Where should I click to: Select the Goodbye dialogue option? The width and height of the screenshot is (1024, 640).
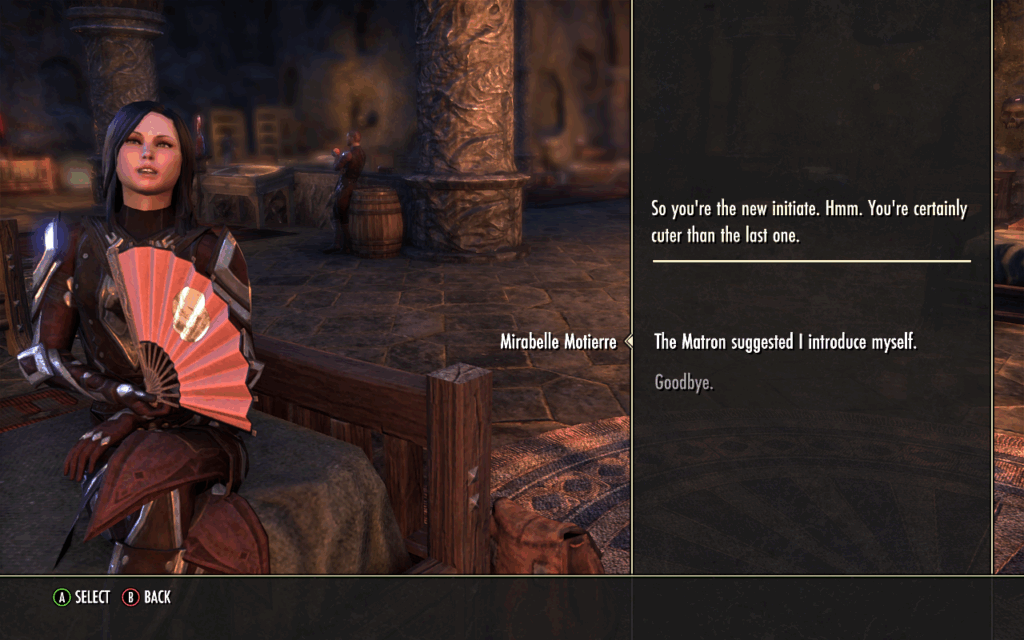[684, 382]
